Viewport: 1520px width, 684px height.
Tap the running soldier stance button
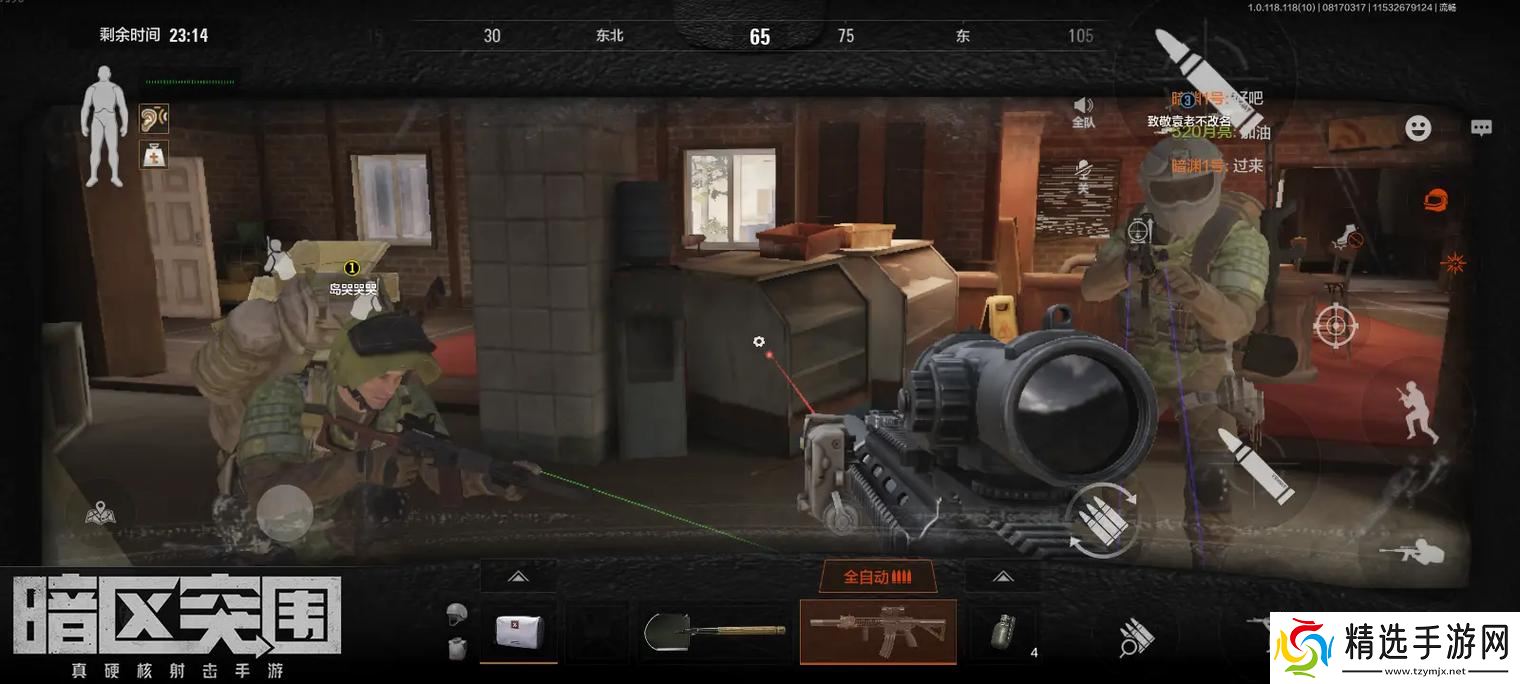1421,411
